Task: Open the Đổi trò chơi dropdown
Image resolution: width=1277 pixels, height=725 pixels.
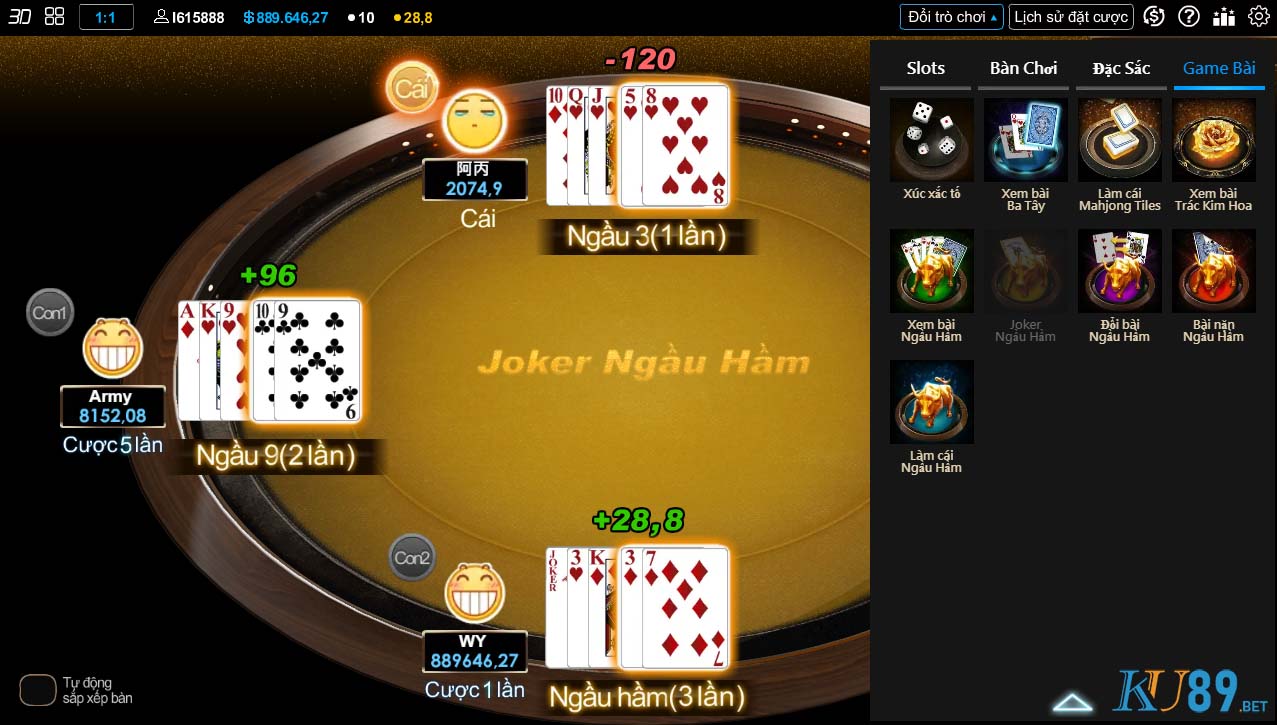Action: coord(950,16)
